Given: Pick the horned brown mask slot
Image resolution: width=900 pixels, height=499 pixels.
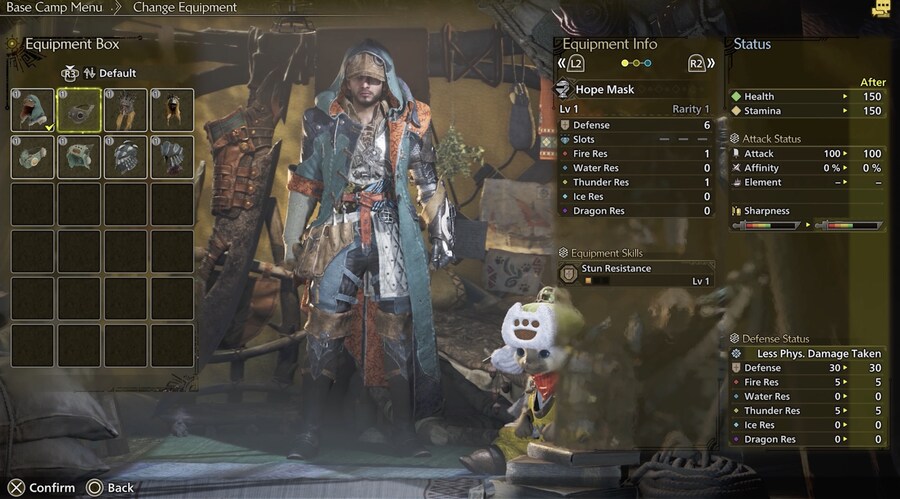Looking at the screenshot, I should 172,110.
